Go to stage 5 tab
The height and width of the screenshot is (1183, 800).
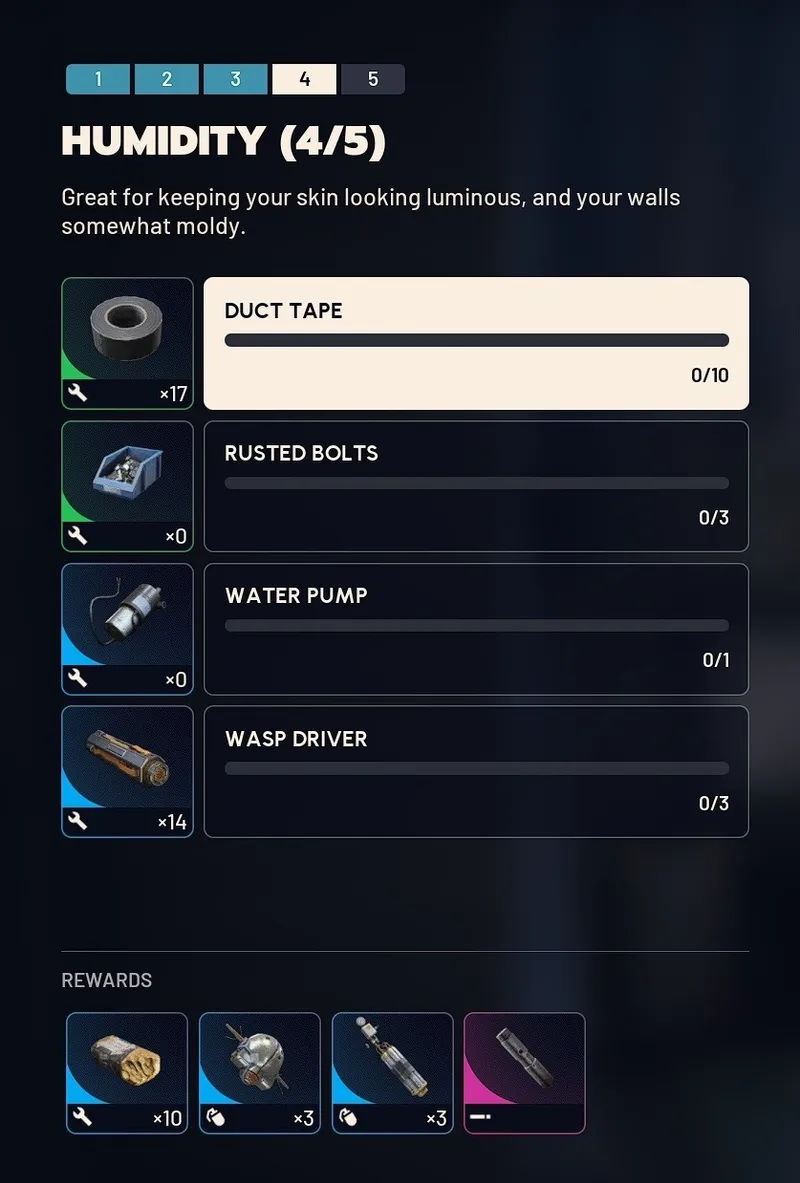[373, 79]
